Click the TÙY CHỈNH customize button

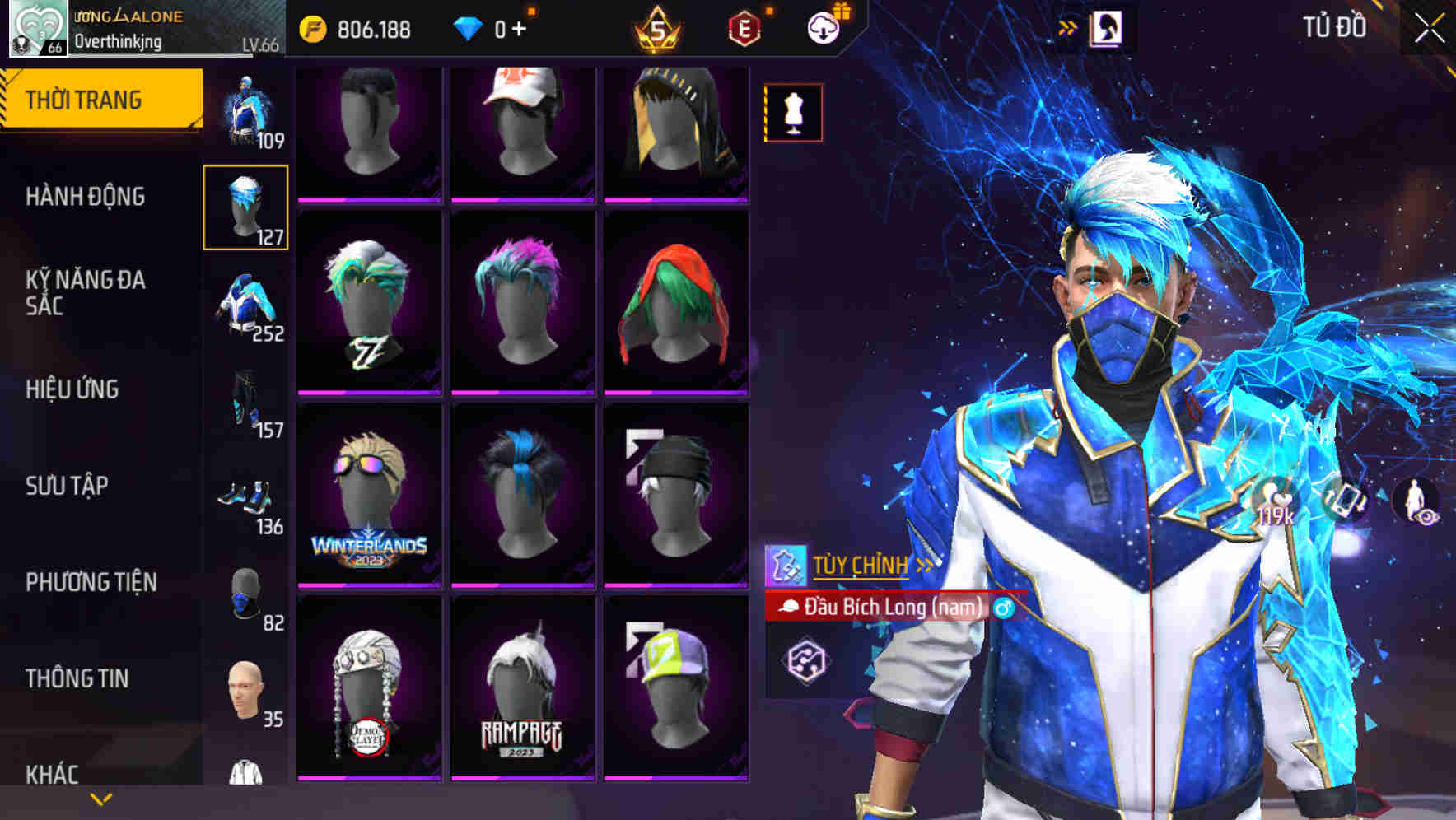point(861,565)
